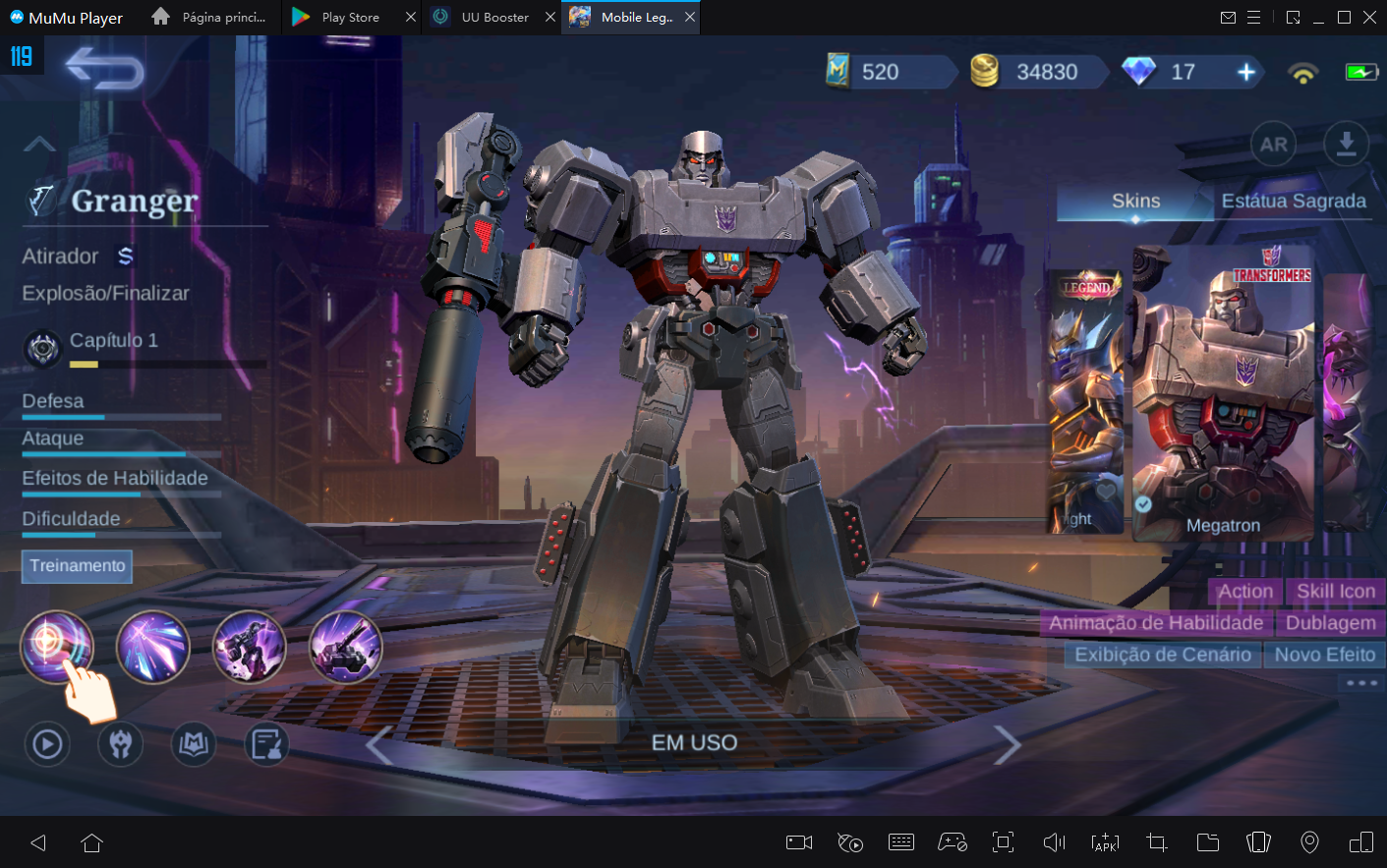This screenshot has height=868, width=1387.
Task: Open the AR feature circle icon
Action: (x=1273, y=144)
